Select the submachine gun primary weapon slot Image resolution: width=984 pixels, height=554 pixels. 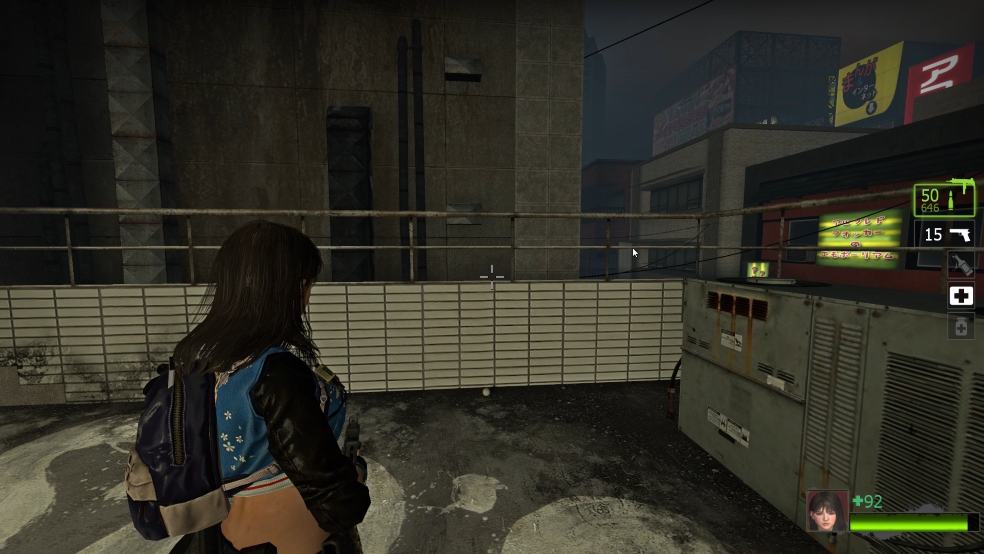pyautogui.click(x=945, y=200)
